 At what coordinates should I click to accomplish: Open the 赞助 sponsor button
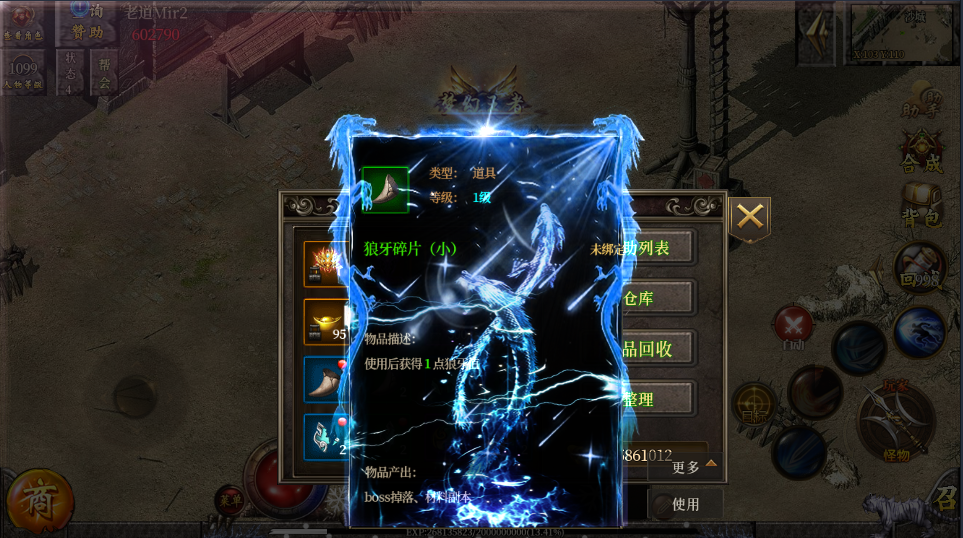pyautogui.click(x=89, y=22)
